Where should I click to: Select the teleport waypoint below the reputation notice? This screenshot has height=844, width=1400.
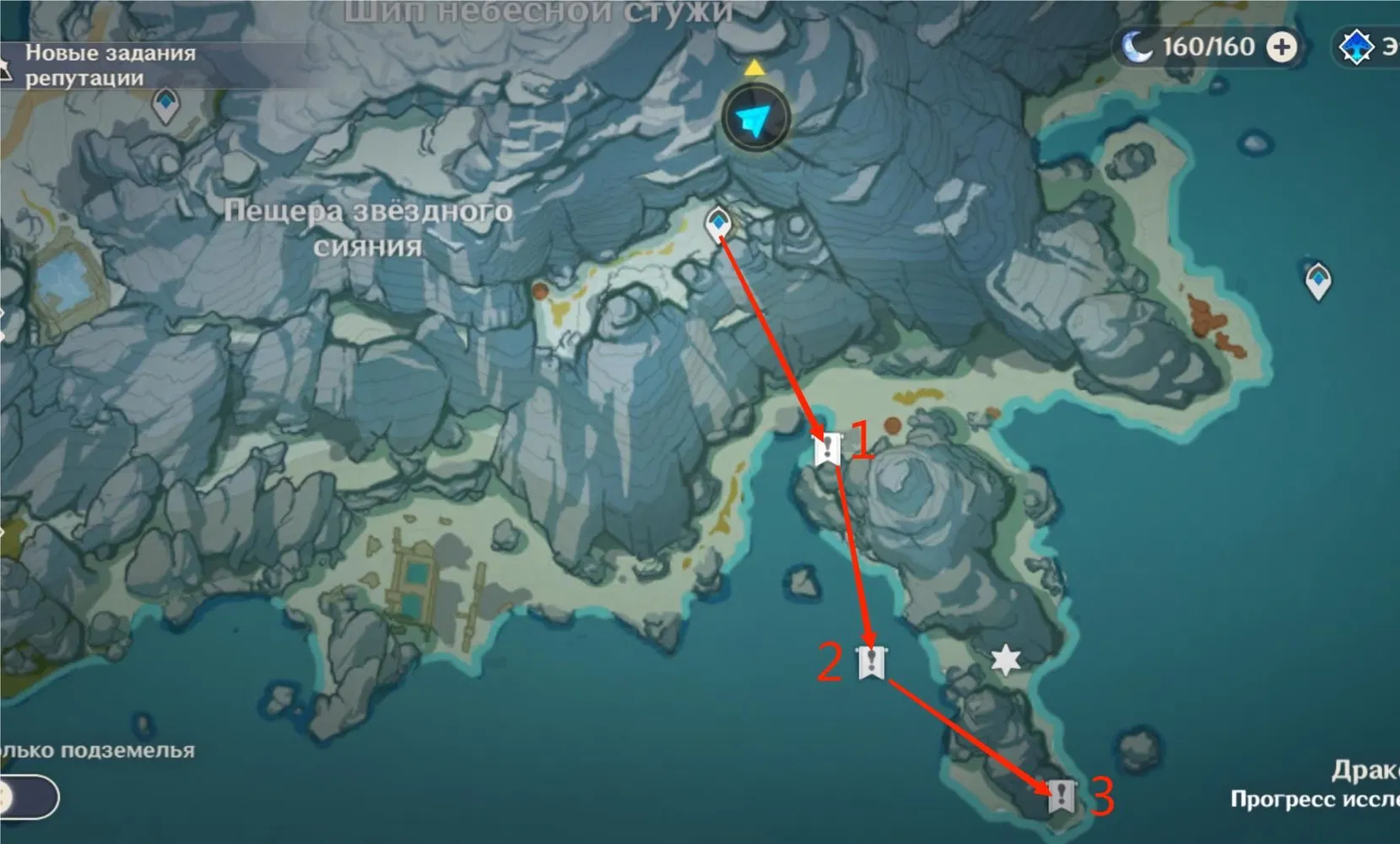click(x=165, y=106)
